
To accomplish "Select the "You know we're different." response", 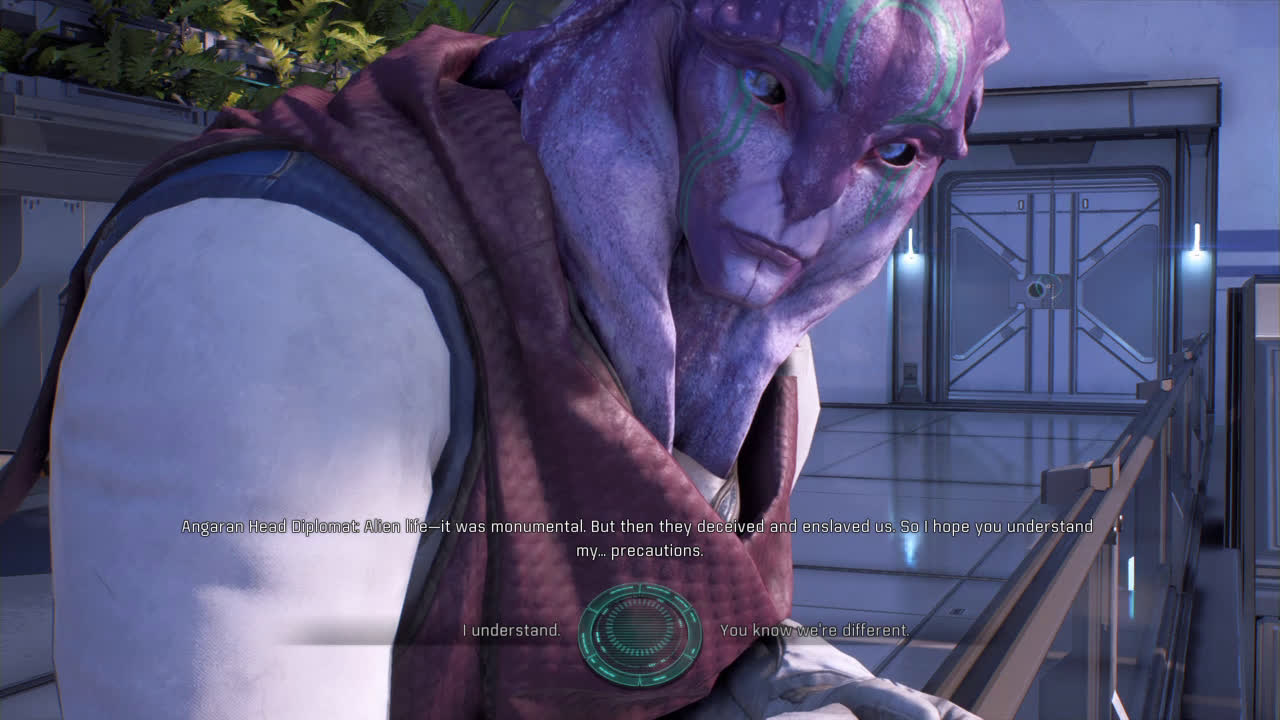I will [x=814, y=631].
